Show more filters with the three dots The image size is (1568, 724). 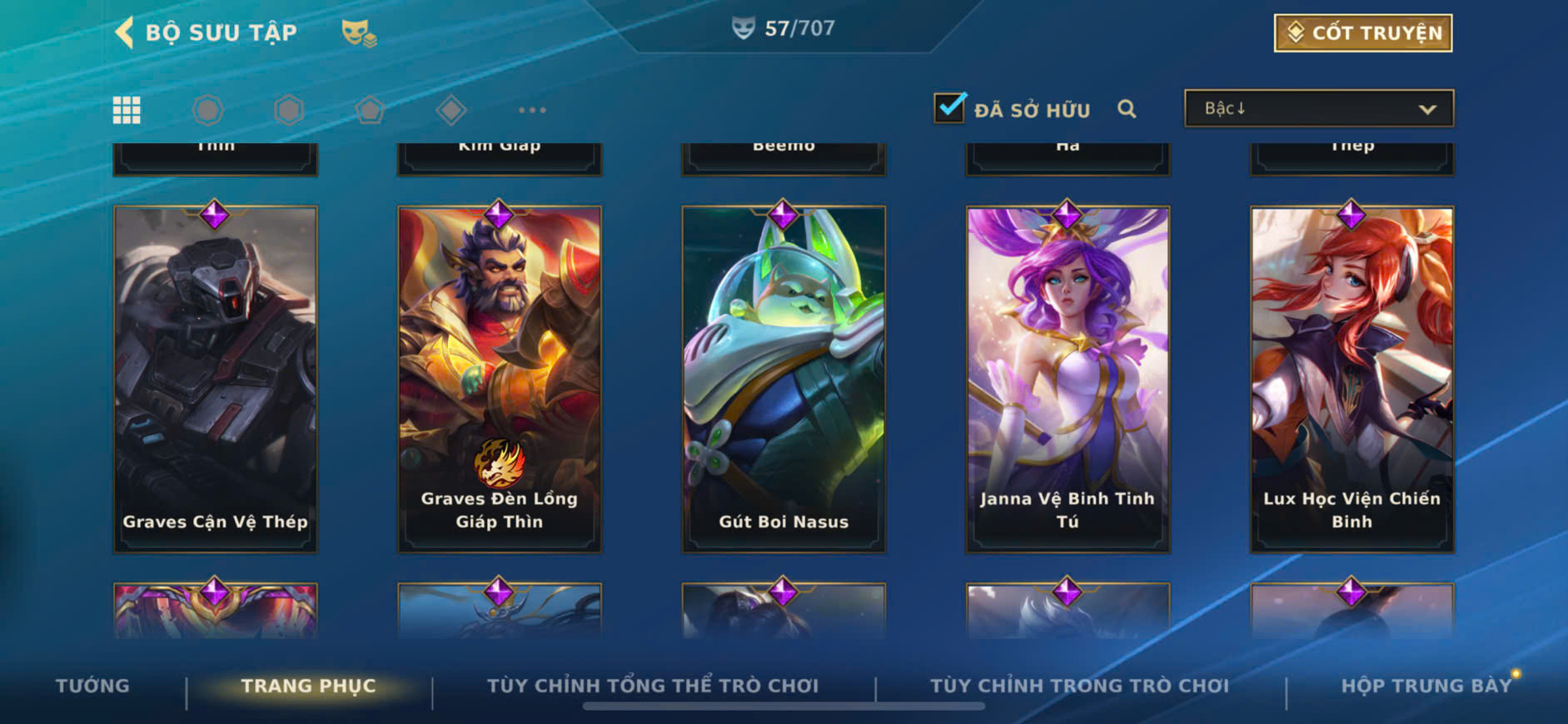[532, 110]
